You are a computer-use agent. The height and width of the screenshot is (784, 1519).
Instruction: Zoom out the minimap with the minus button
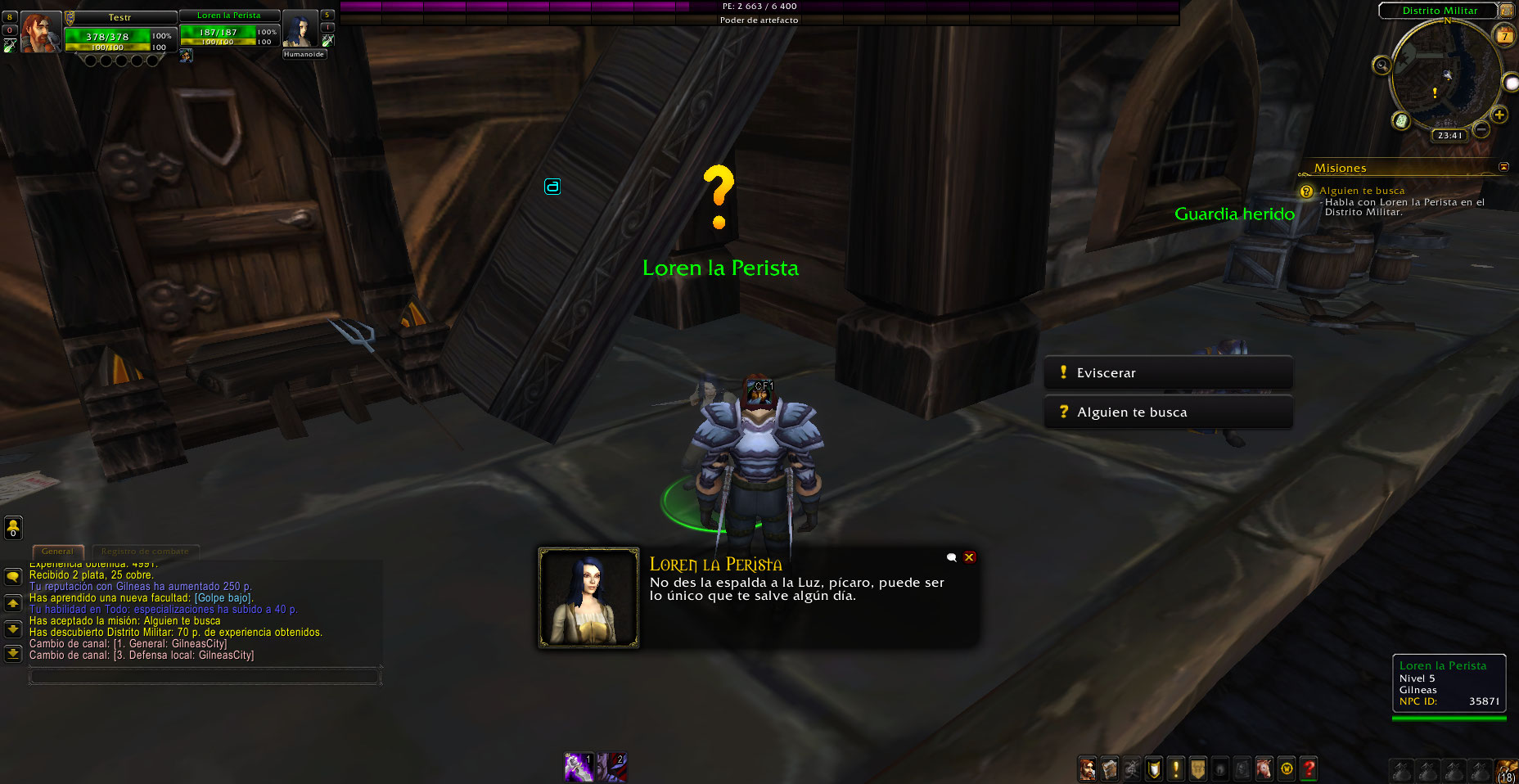[1481, 129]
